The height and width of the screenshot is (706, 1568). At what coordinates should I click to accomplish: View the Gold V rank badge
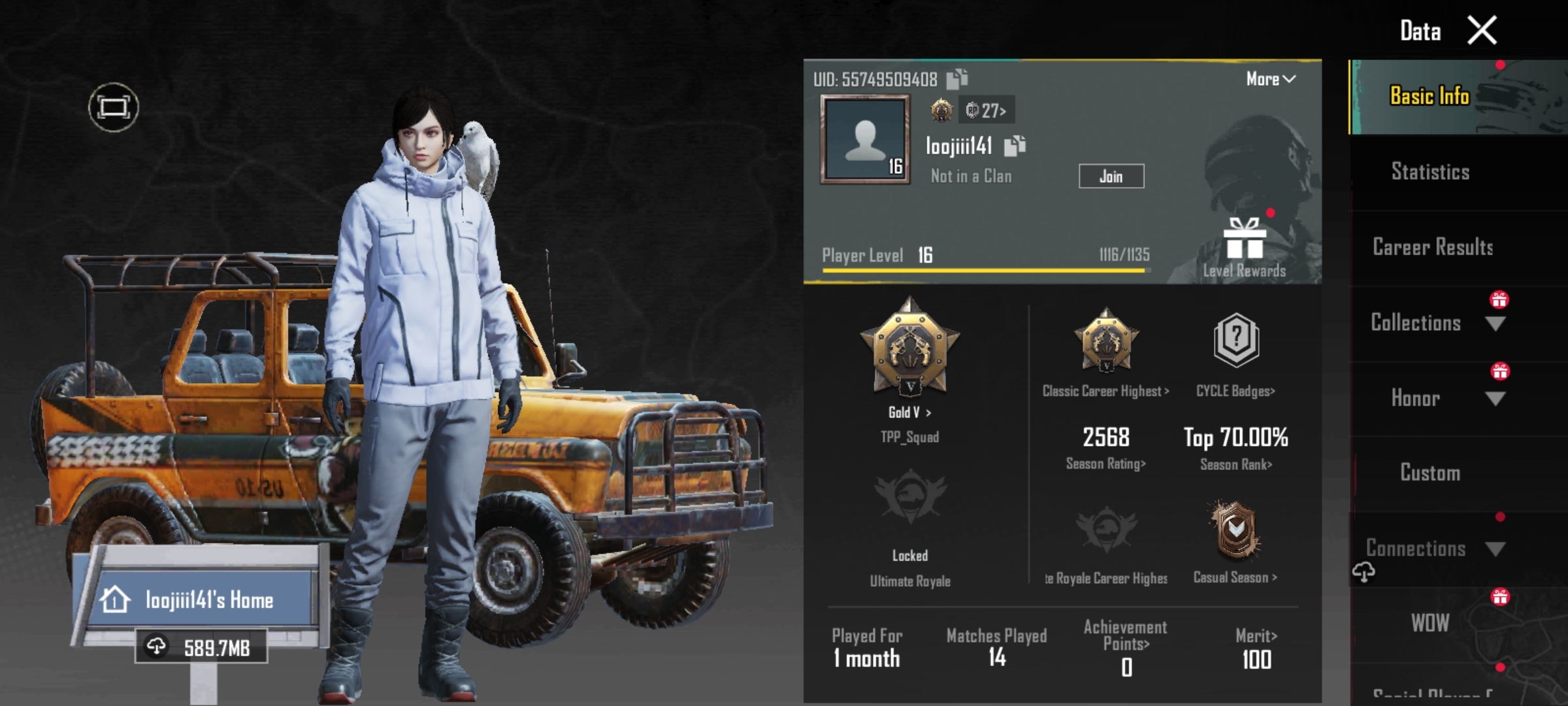tap(909, 346)
